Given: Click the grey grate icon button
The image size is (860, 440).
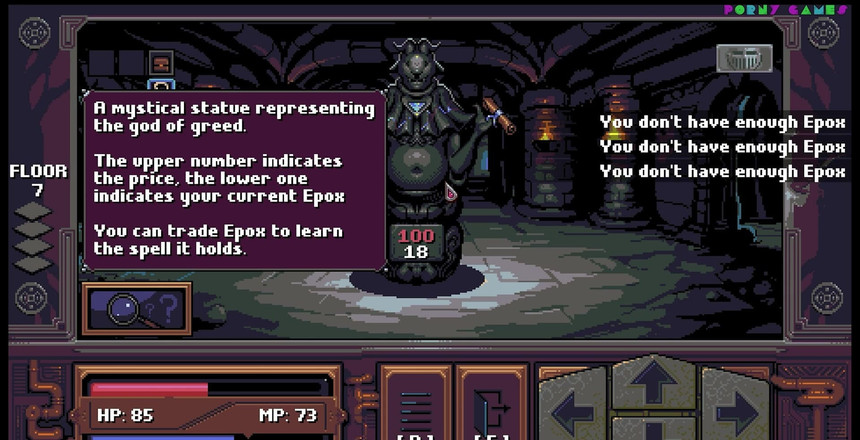Looking at the screenshot, I should pyautogui.click(x=744, y=58).
